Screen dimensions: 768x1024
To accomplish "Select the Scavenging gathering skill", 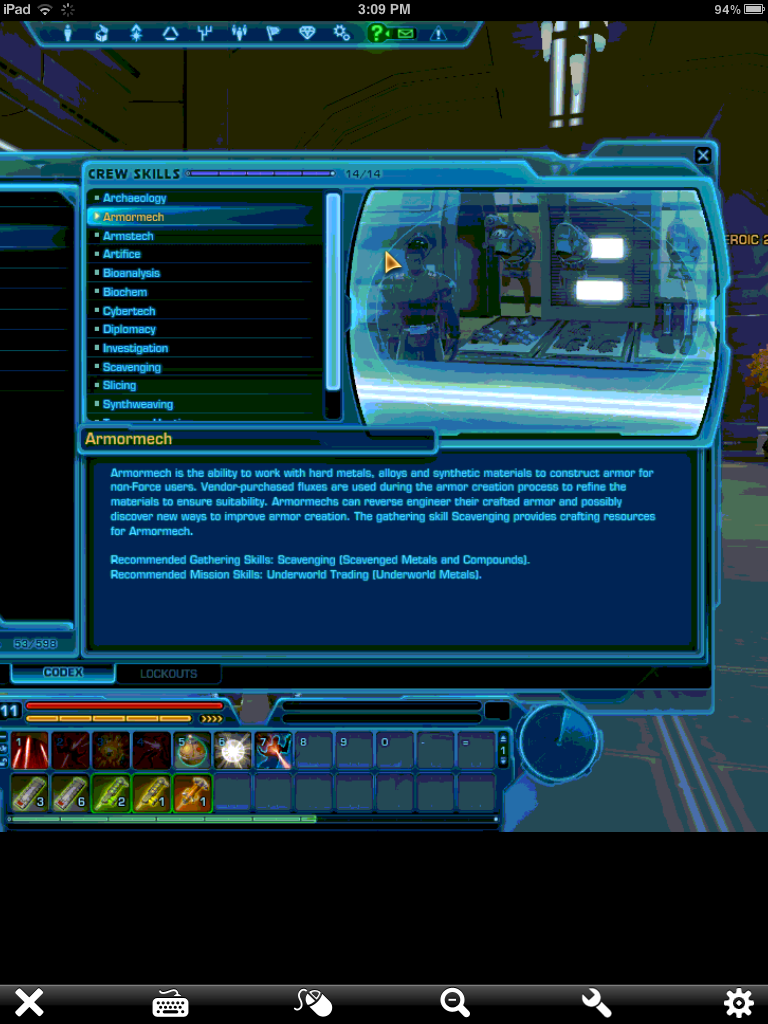I will coord(131,367).
